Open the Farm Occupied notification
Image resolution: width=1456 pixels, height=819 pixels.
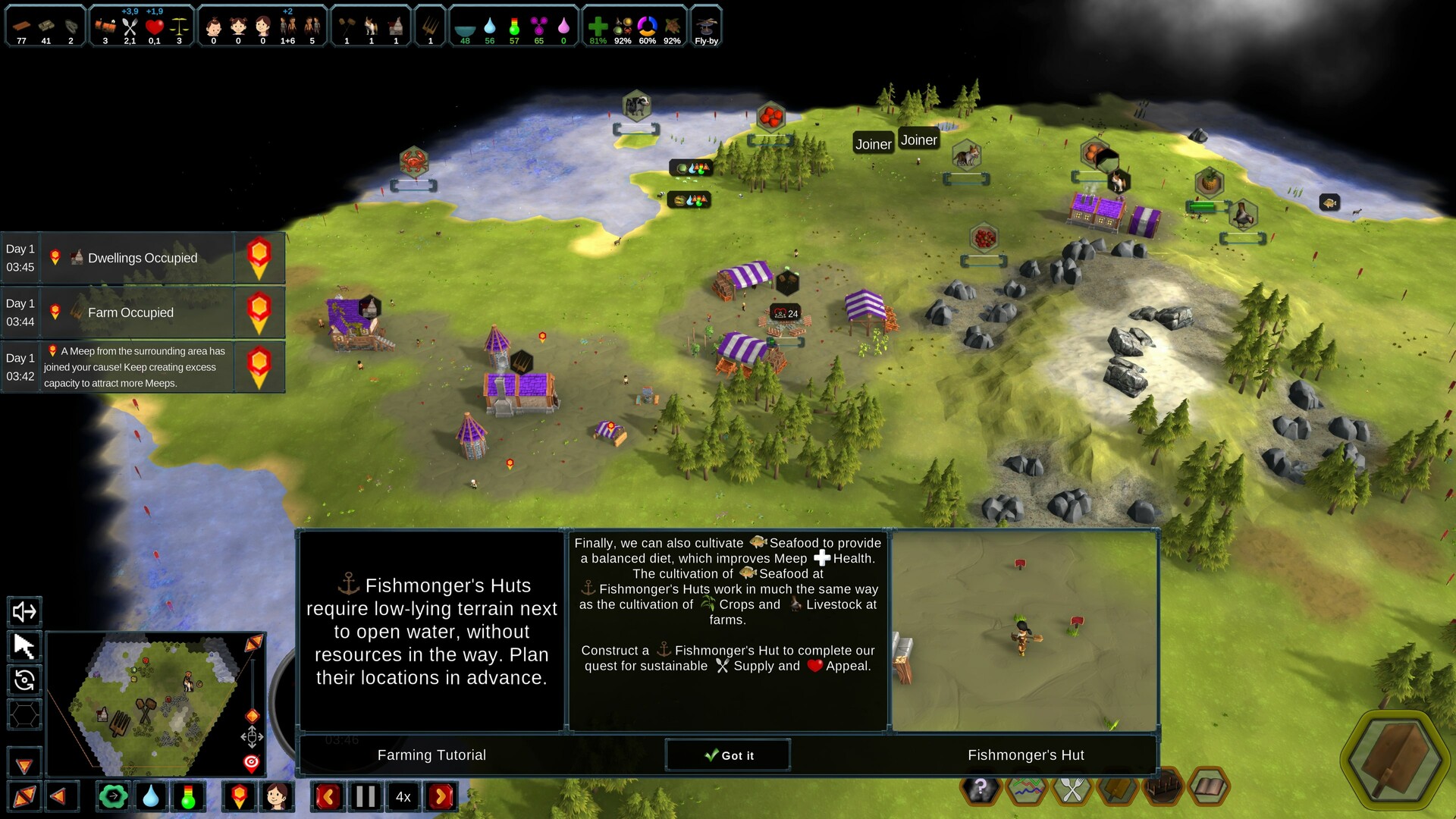(x=143, y=312)
